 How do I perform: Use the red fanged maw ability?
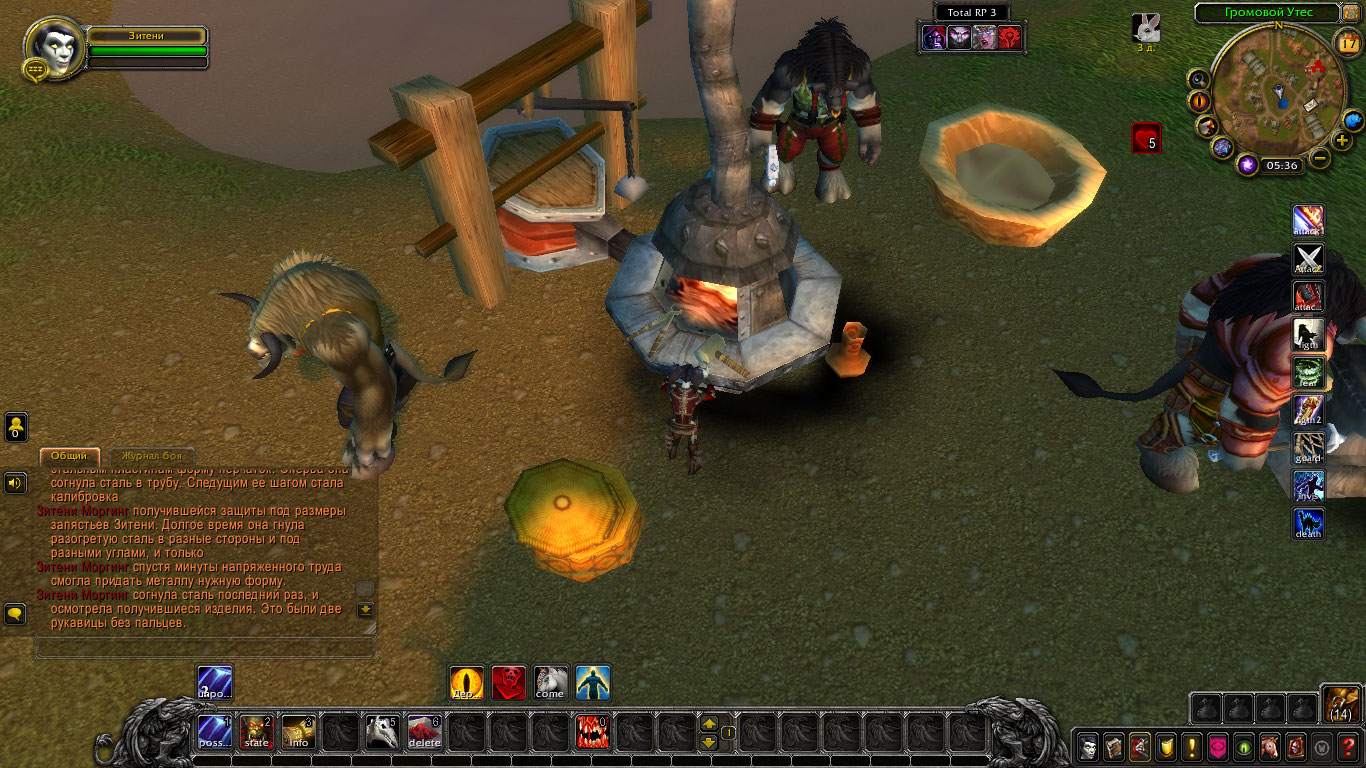click(592, 732)
